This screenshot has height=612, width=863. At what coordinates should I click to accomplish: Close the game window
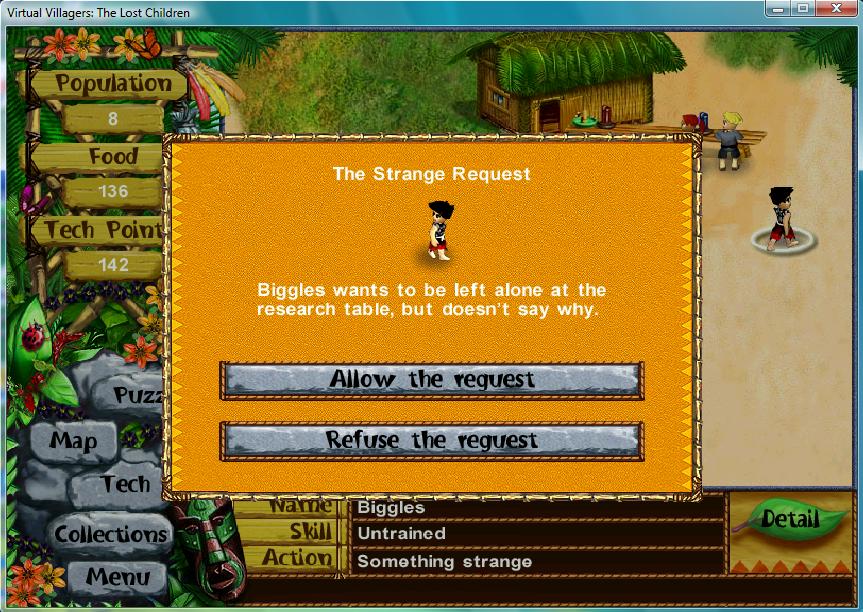coord(838,10)
